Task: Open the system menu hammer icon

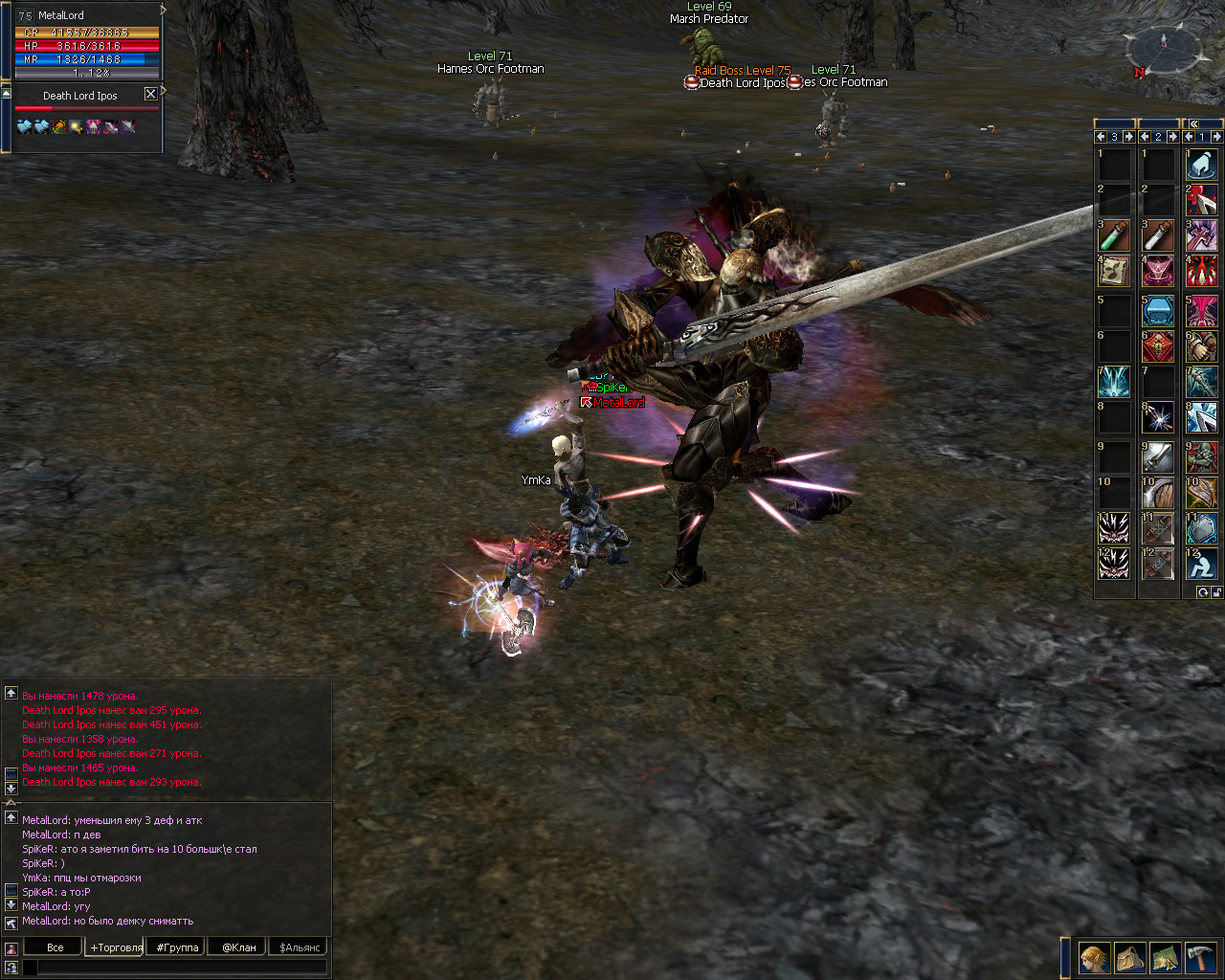Action: click(x=1200, y=957)
